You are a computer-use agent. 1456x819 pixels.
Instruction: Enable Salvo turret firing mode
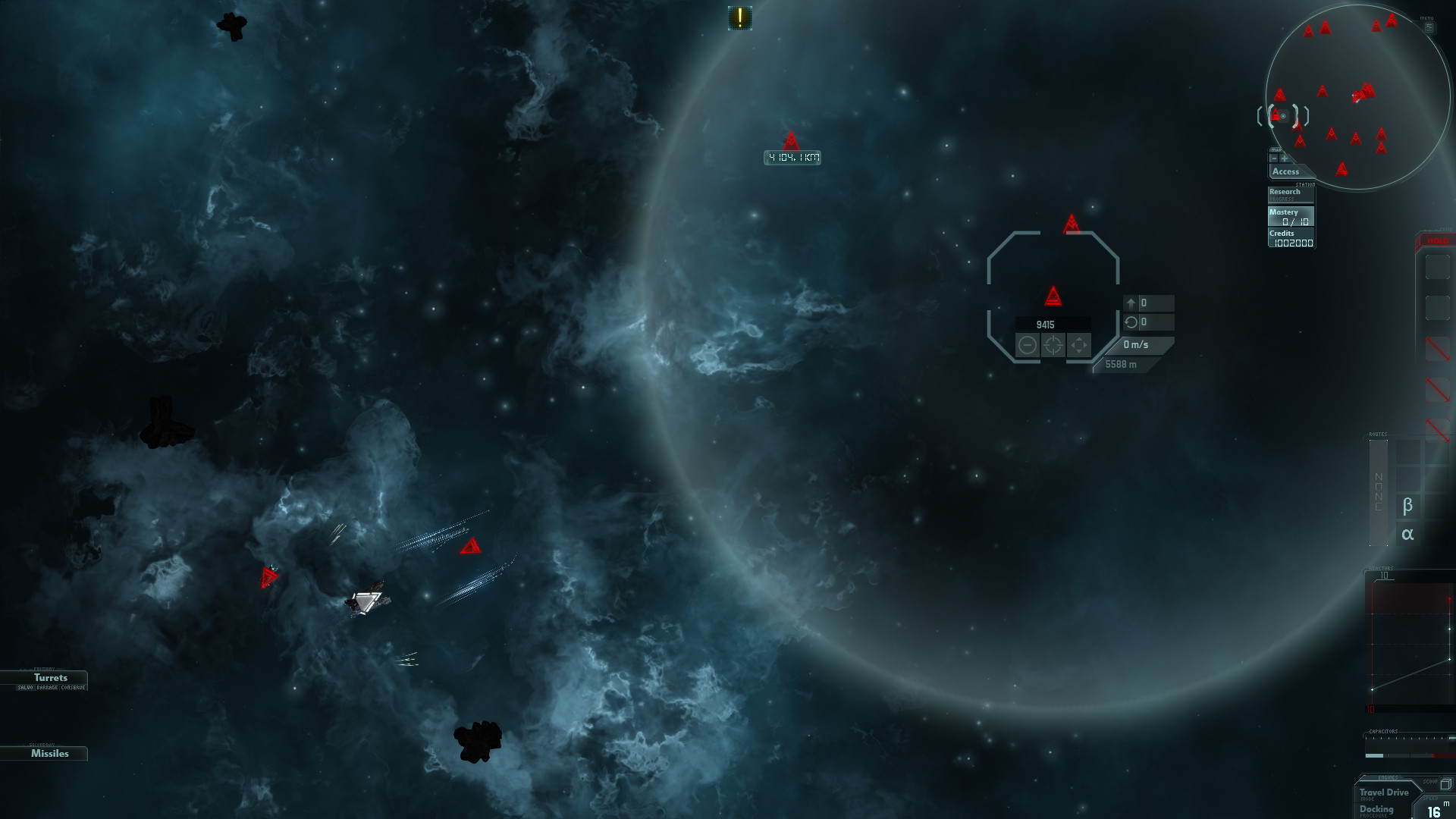coord(25,688)
